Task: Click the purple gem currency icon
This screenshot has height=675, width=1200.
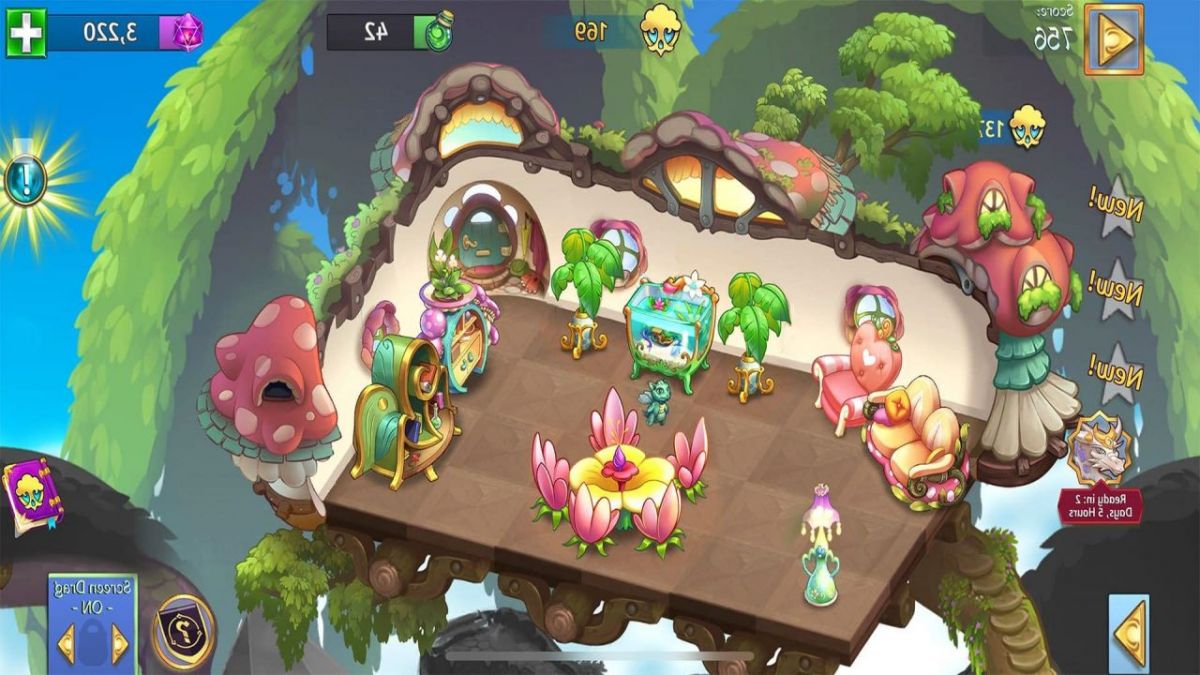Action: click(186, 33)
